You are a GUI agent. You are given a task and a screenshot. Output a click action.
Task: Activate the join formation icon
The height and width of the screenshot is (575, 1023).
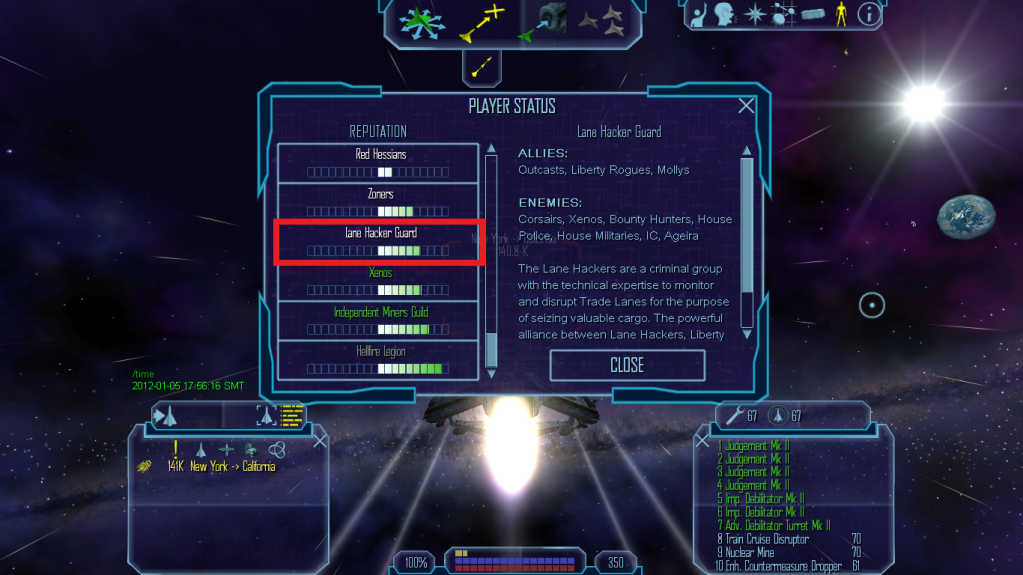point(602,20)
